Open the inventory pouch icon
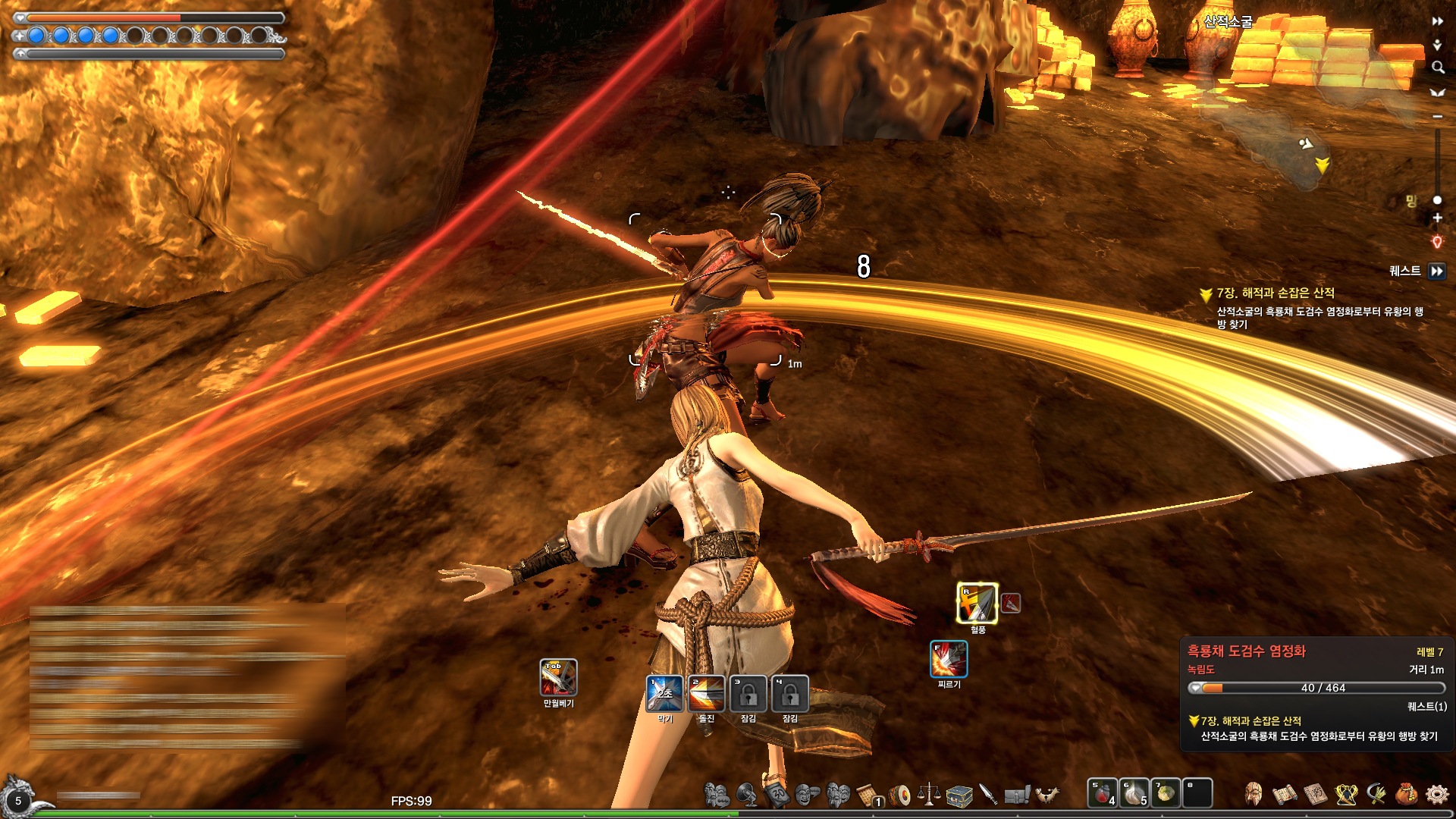The image size is (1456, 819). (x=1407, y=794)
